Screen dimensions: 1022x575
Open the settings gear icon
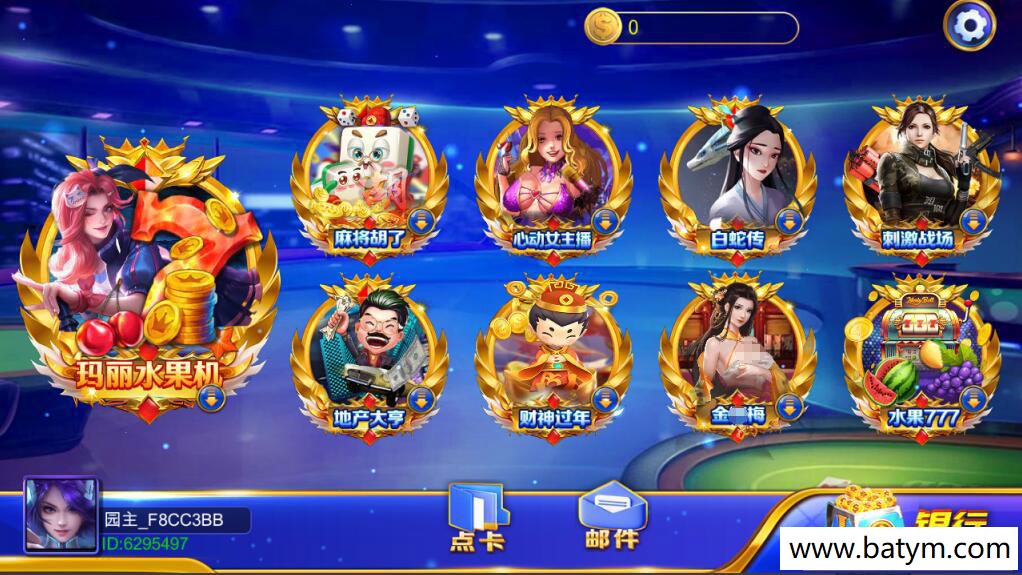[x=969, y=26]
